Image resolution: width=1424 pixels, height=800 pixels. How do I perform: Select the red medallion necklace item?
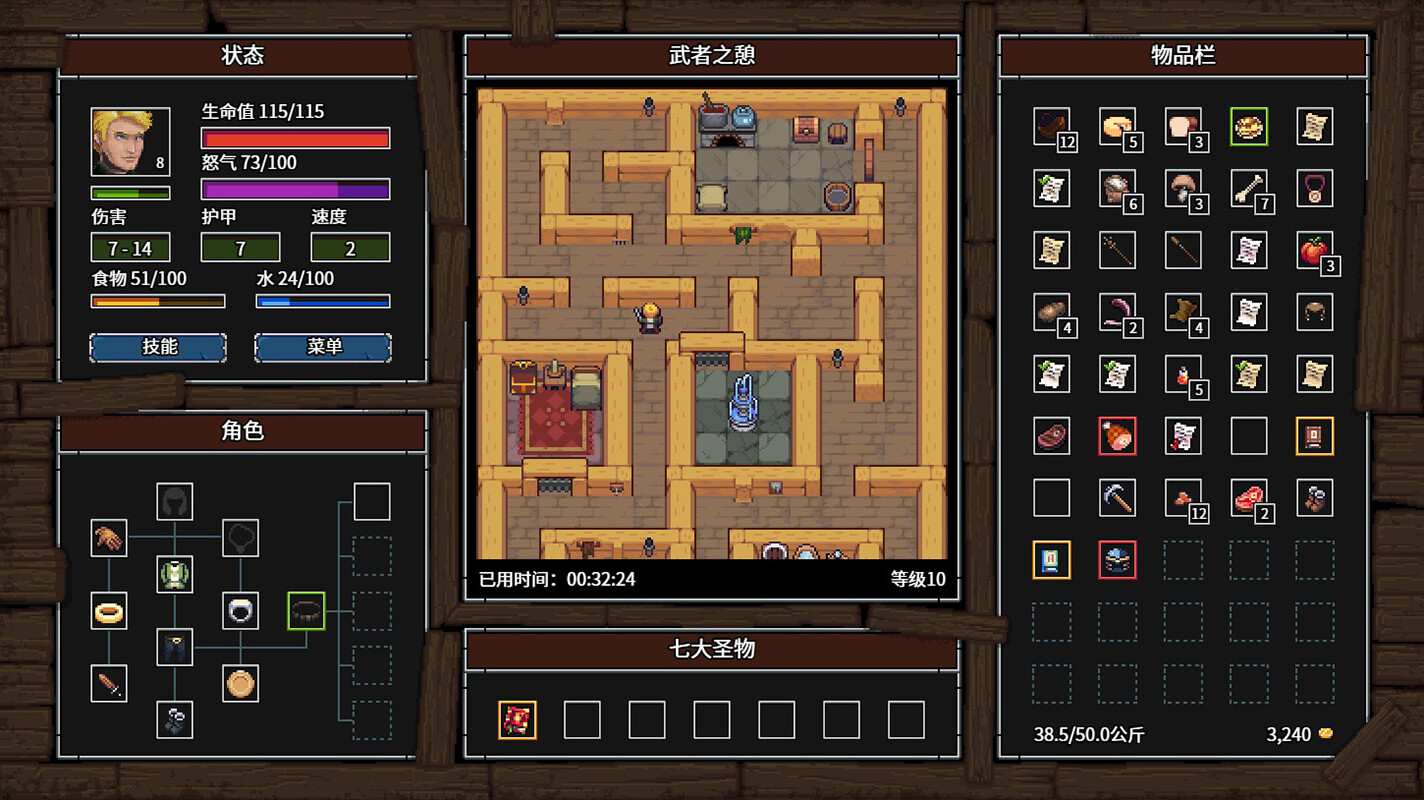click(x=1314, y=188)
